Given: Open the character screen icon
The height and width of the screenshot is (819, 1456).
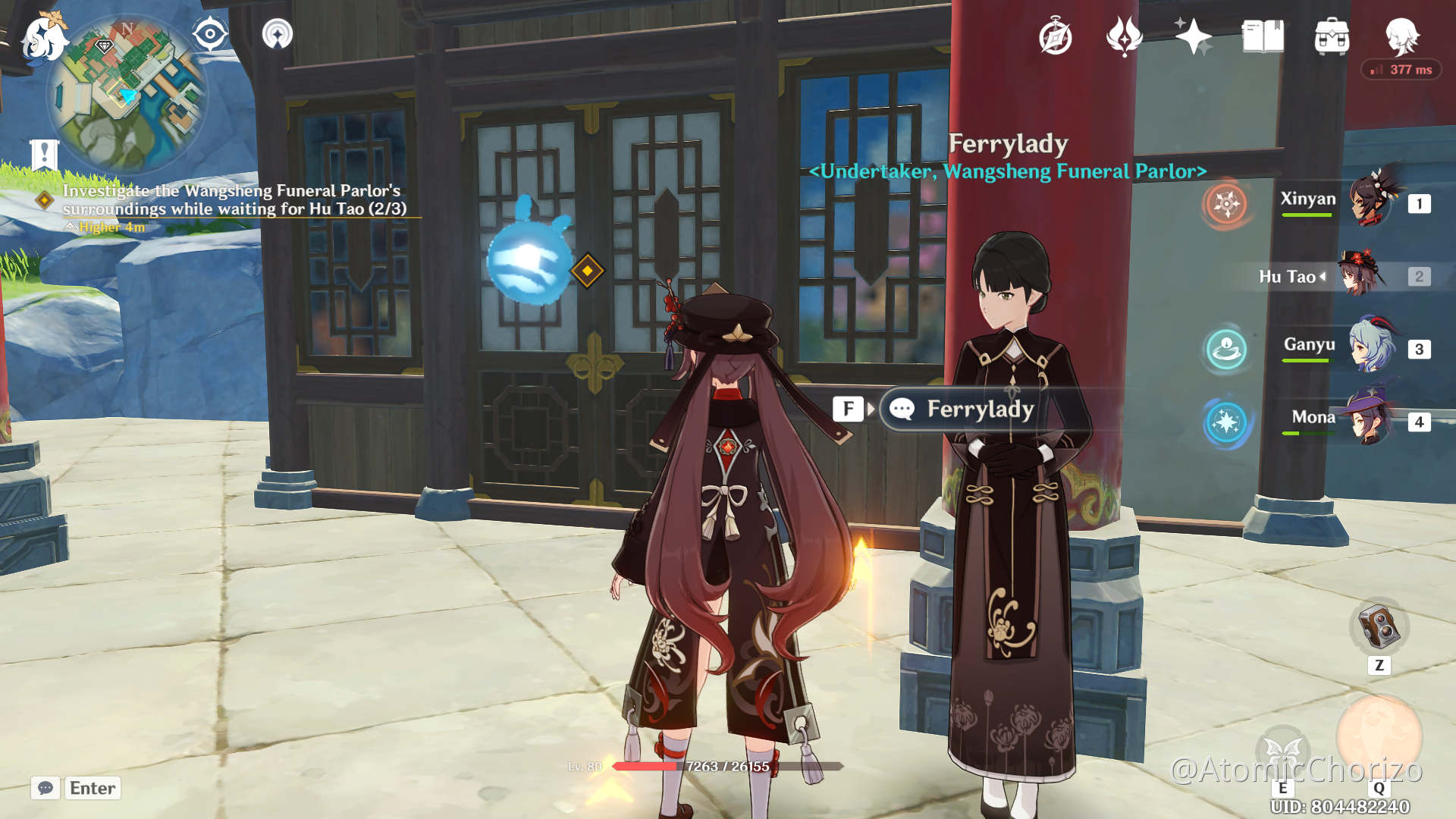Looking at the screenshot, I should point(1401,36).
